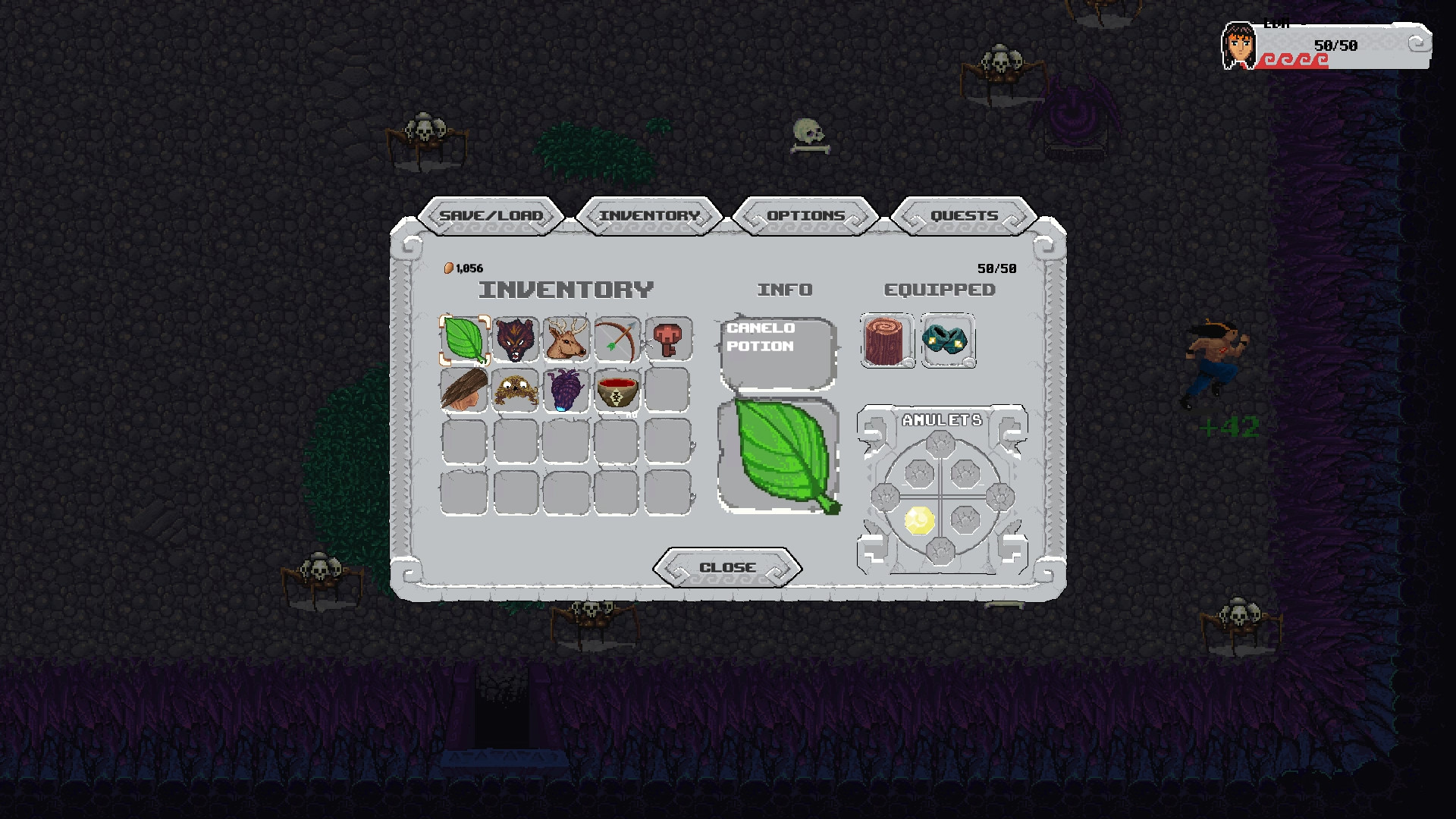
Task: Select the bowl of blood item
Action: pos(617,391)
